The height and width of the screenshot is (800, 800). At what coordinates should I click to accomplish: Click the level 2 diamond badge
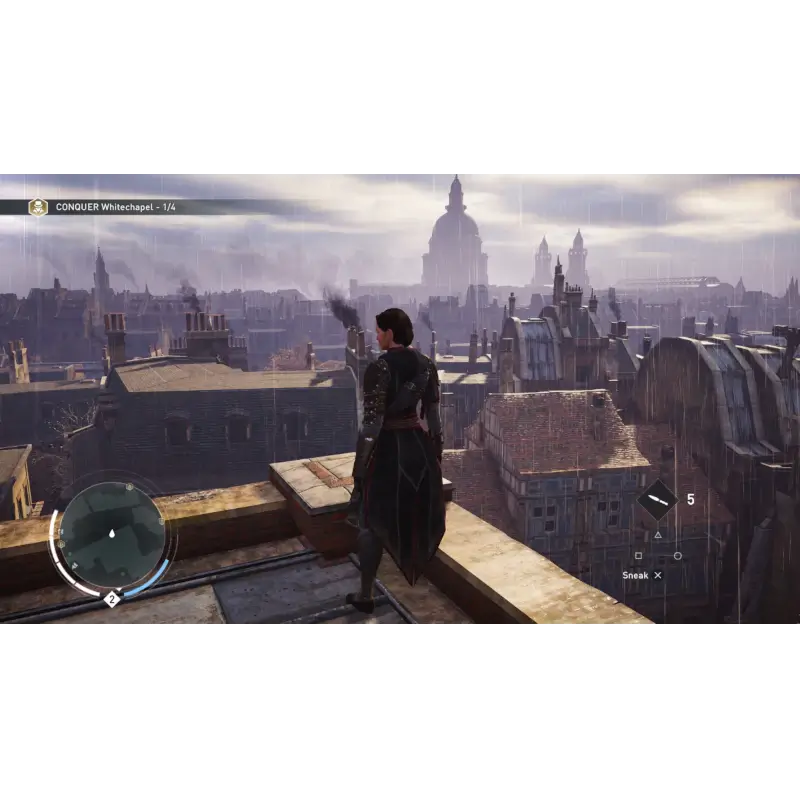112,599
